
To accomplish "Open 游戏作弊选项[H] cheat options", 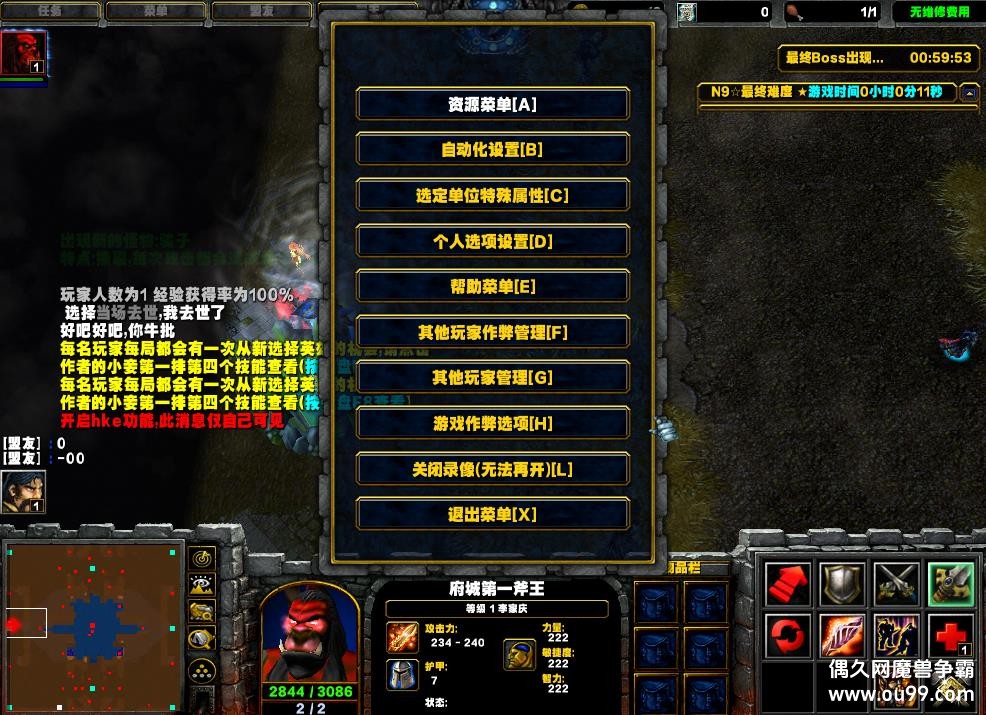I will [x=492, y=423].
